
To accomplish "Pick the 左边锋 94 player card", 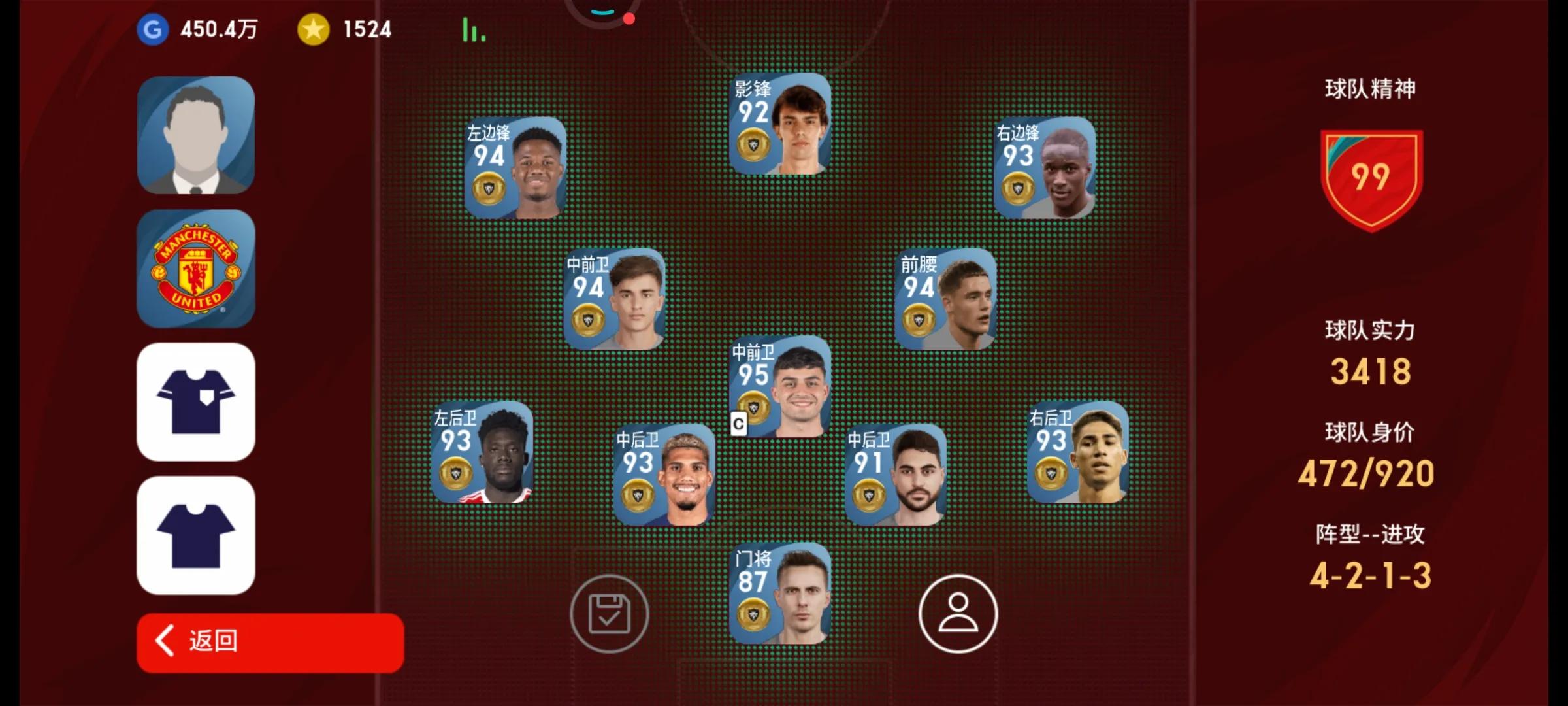I will pos(515,168).
